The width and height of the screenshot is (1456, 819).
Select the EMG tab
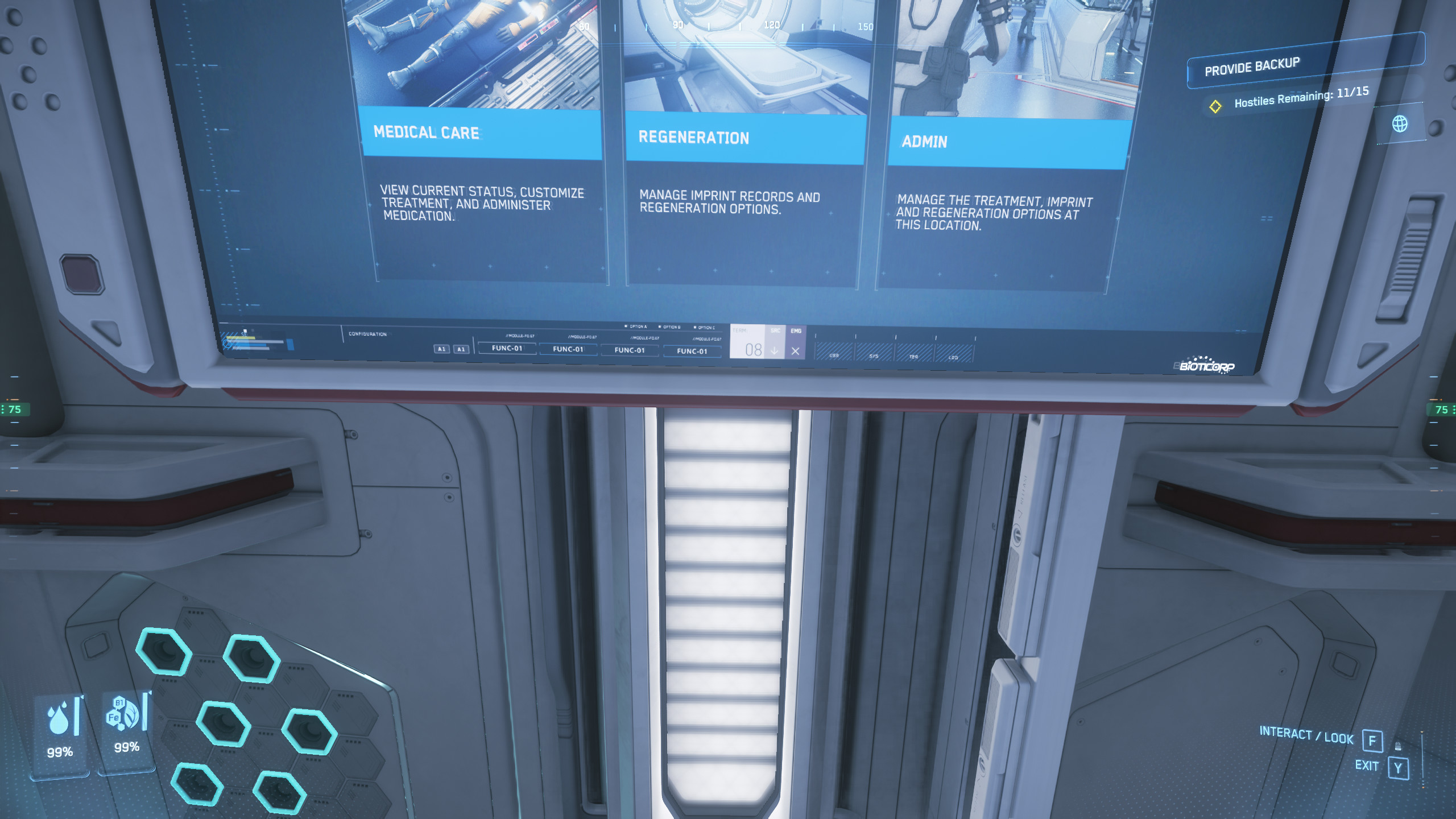[796, 332]
